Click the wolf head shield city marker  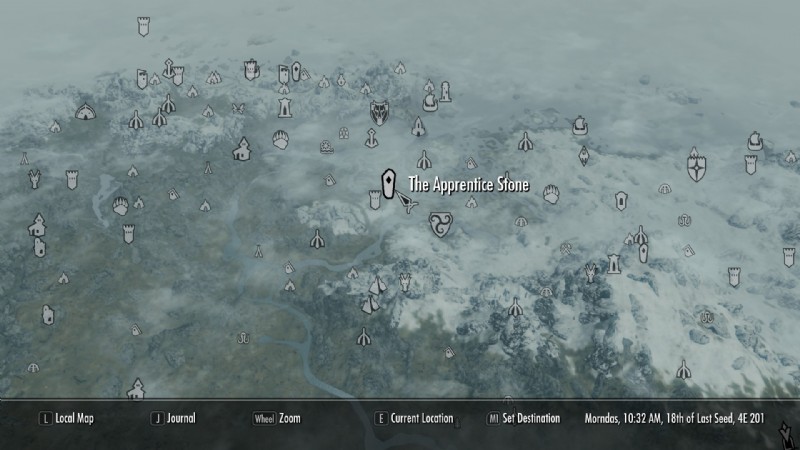[x=380, y=112]
